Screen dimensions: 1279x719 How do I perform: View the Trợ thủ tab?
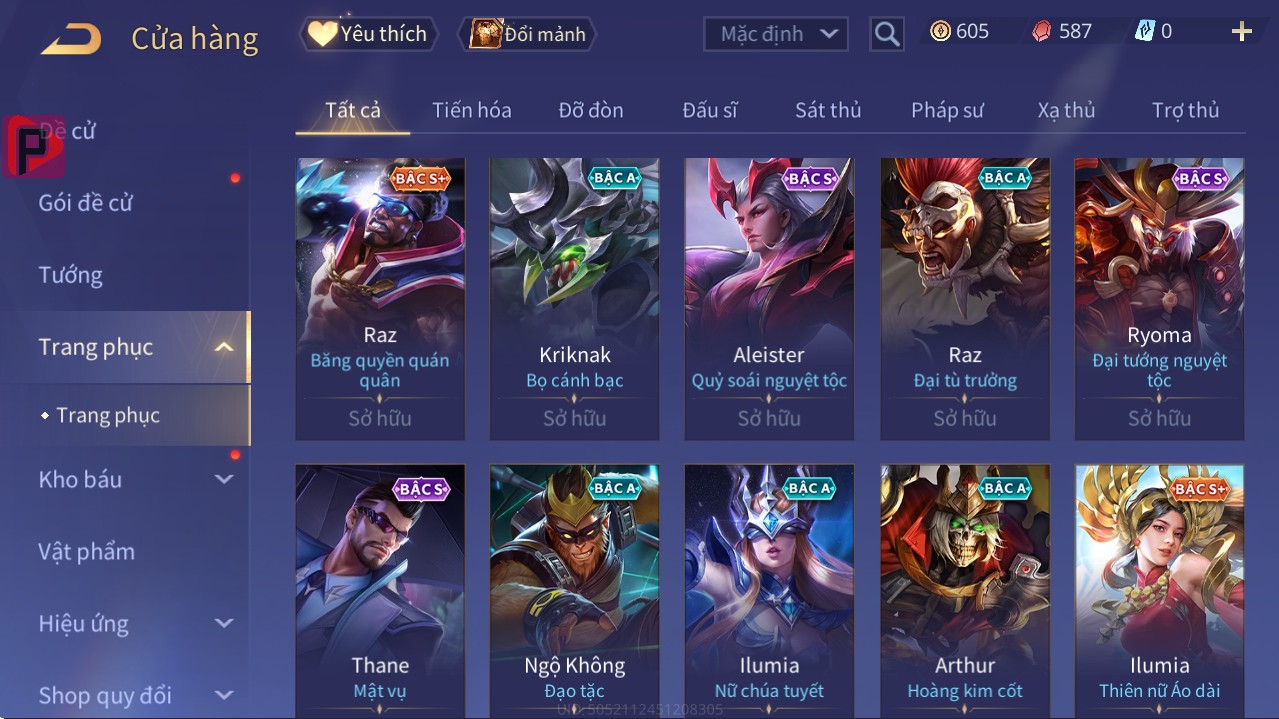1185,110
